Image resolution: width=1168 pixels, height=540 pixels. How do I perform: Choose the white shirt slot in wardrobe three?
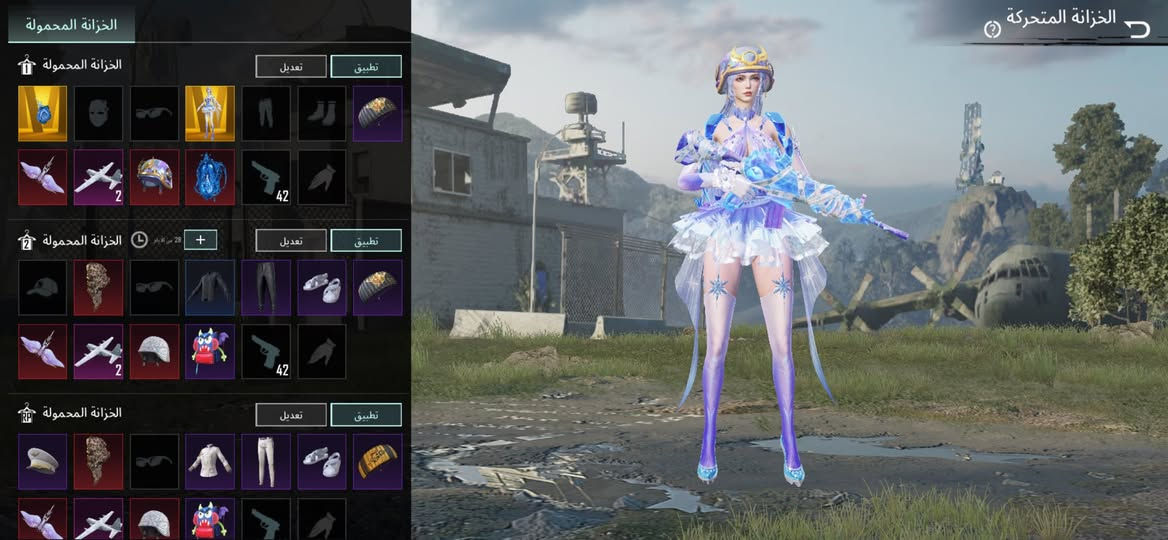[x=210, y=461]
